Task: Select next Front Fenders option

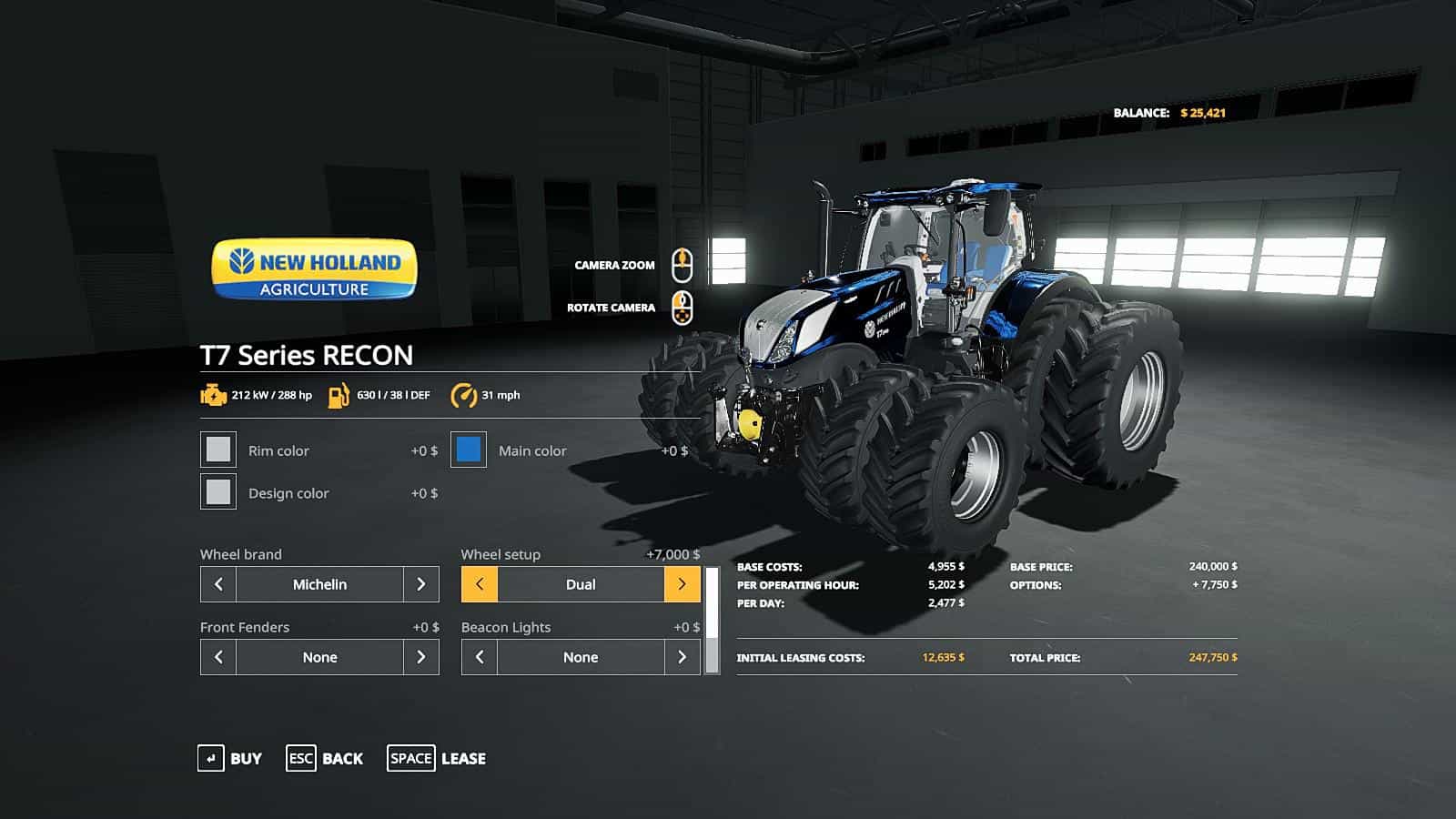Action: tap(420, 657)
